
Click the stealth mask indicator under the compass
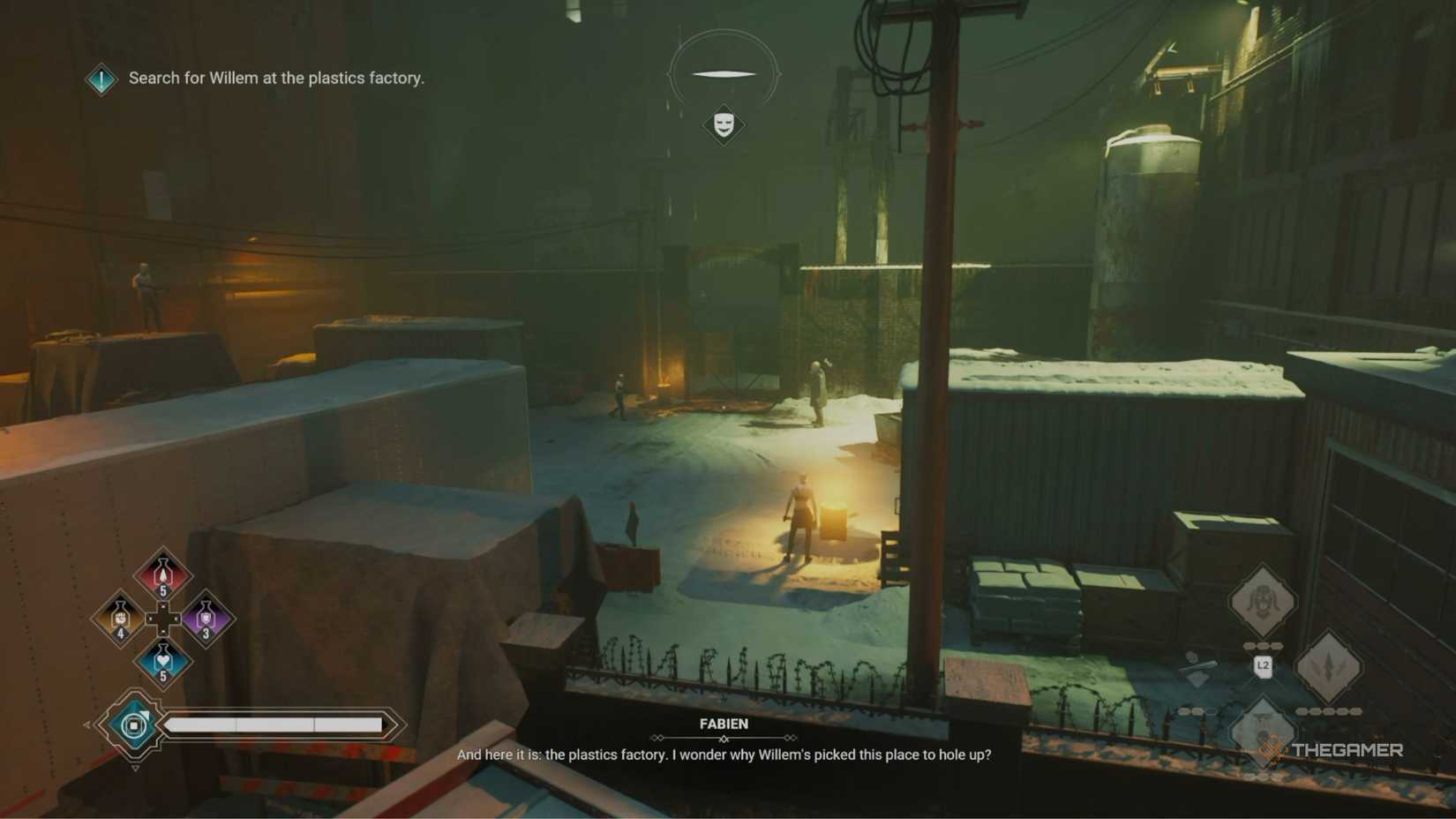pyautogui.click(x=724, y=124)
